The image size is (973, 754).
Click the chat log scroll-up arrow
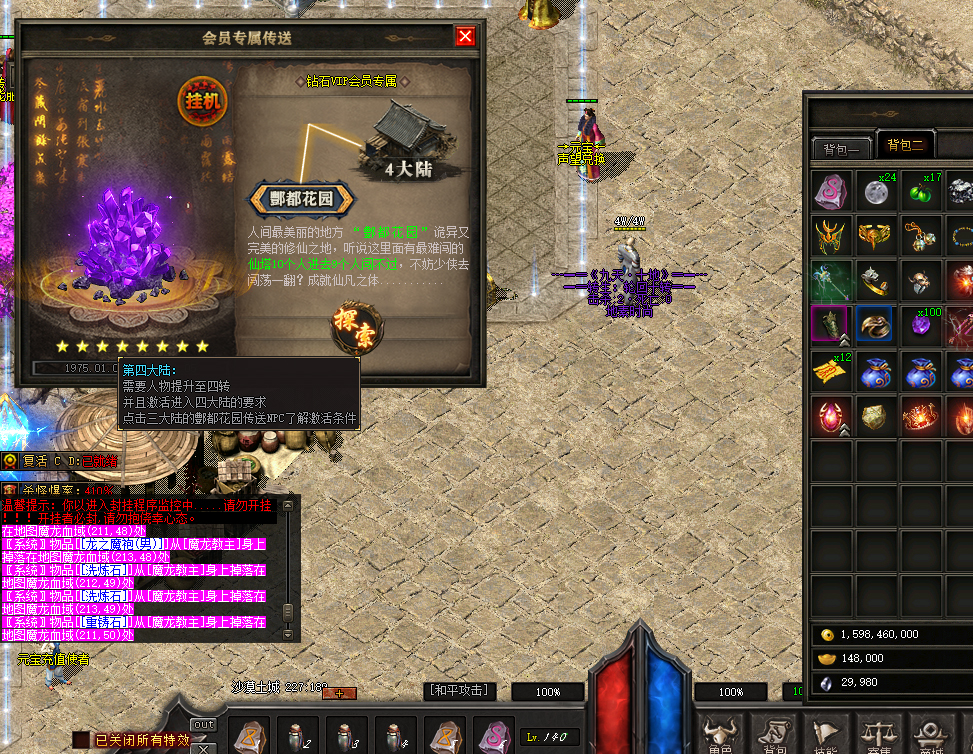(x=288, y=506)
